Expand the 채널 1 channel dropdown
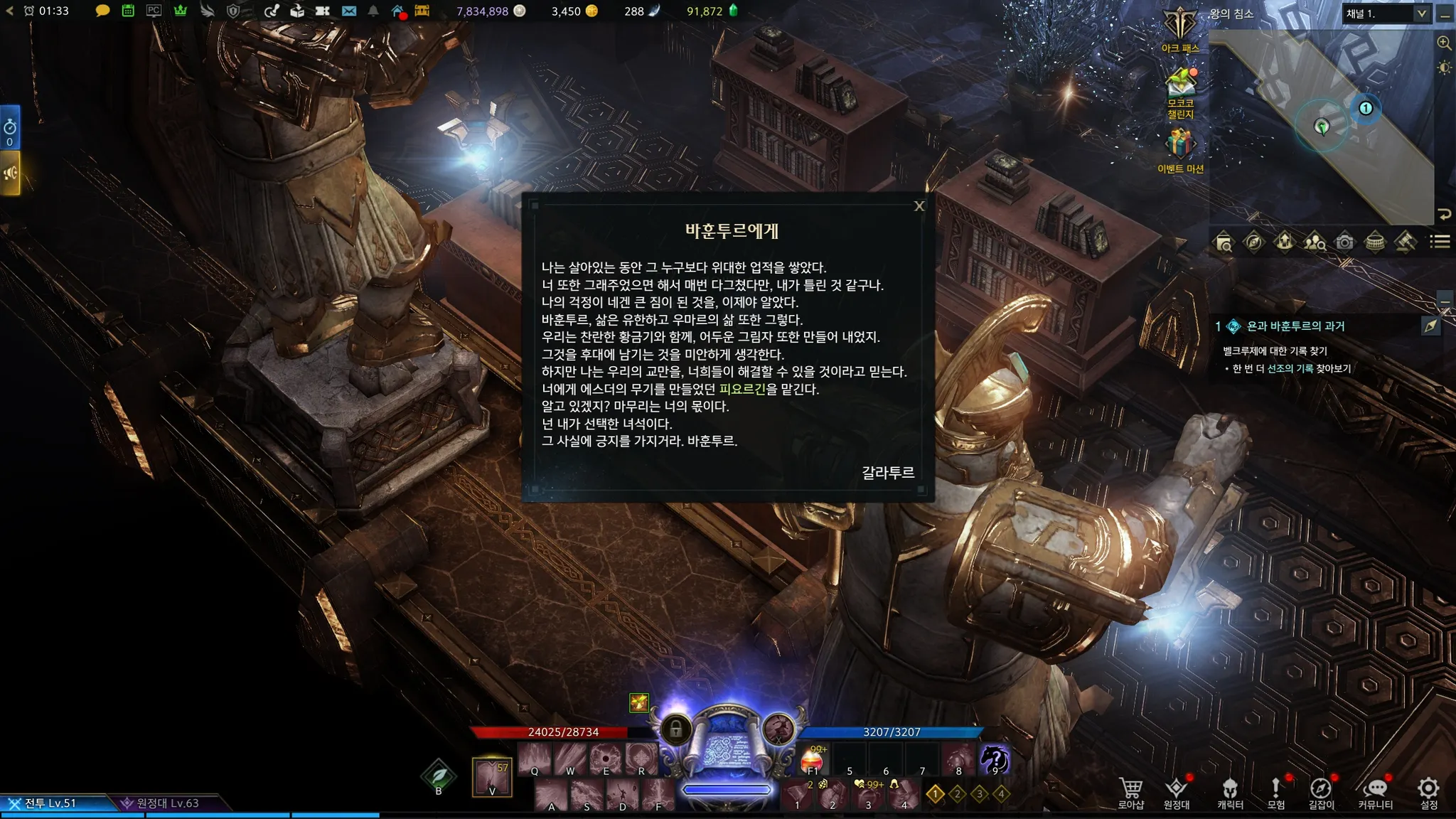1456x819 pixels. [x=1421, y=14]
